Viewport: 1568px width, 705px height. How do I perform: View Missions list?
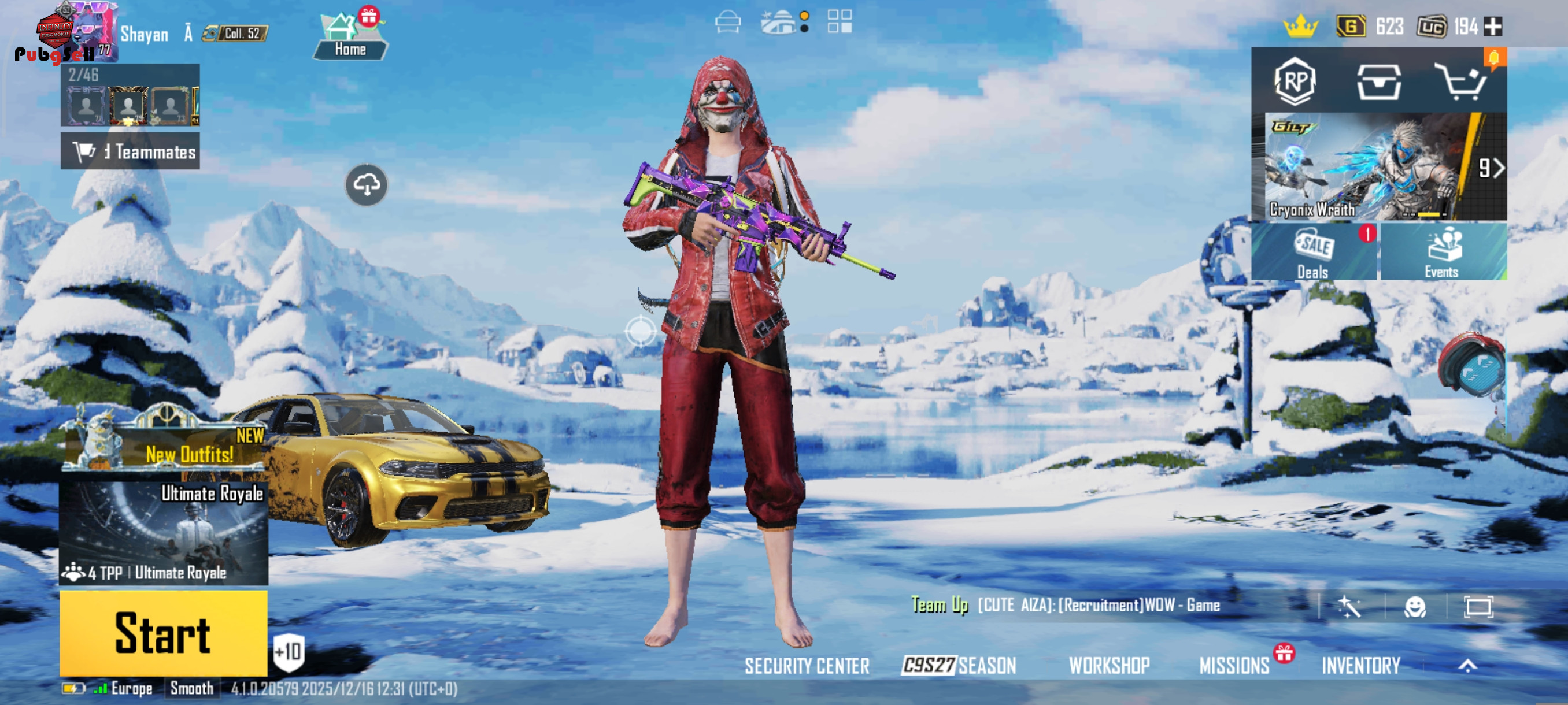click(x=1234, y=666)
